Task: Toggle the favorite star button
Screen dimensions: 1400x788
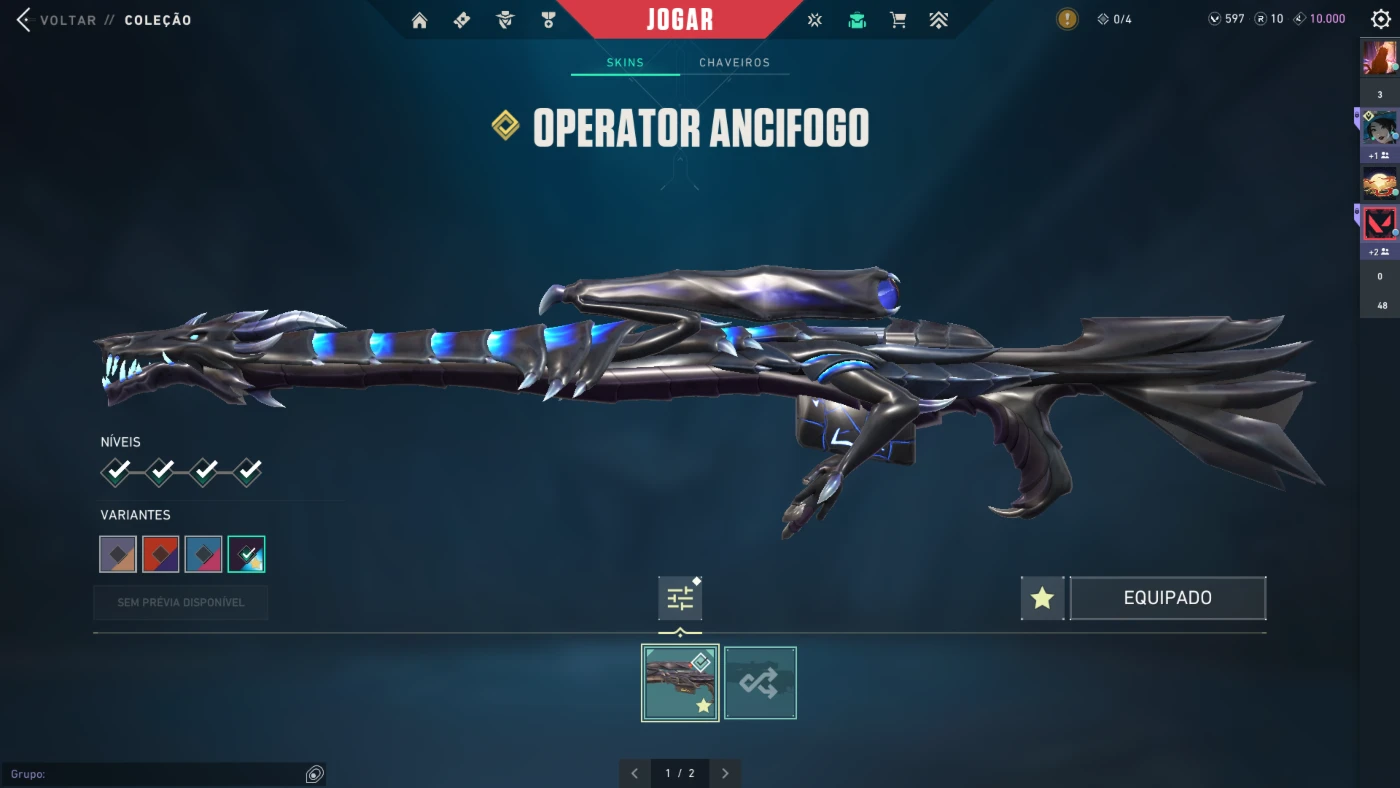Action: pyautogui.click(x=1042, y=598)
